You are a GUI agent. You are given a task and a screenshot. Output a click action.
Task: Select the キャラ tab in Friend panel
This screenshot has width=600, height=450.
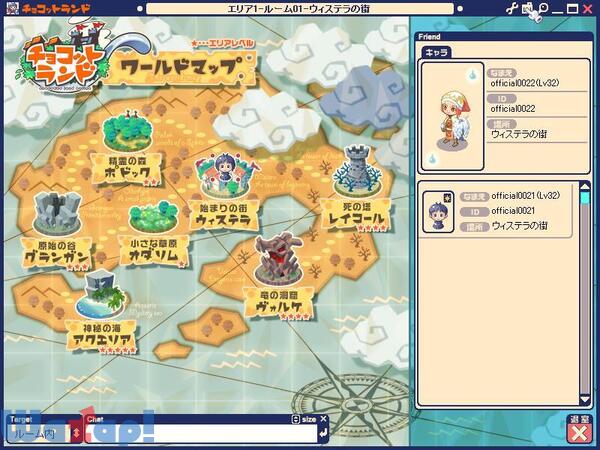pyautogui.click(x=435, y=52)
